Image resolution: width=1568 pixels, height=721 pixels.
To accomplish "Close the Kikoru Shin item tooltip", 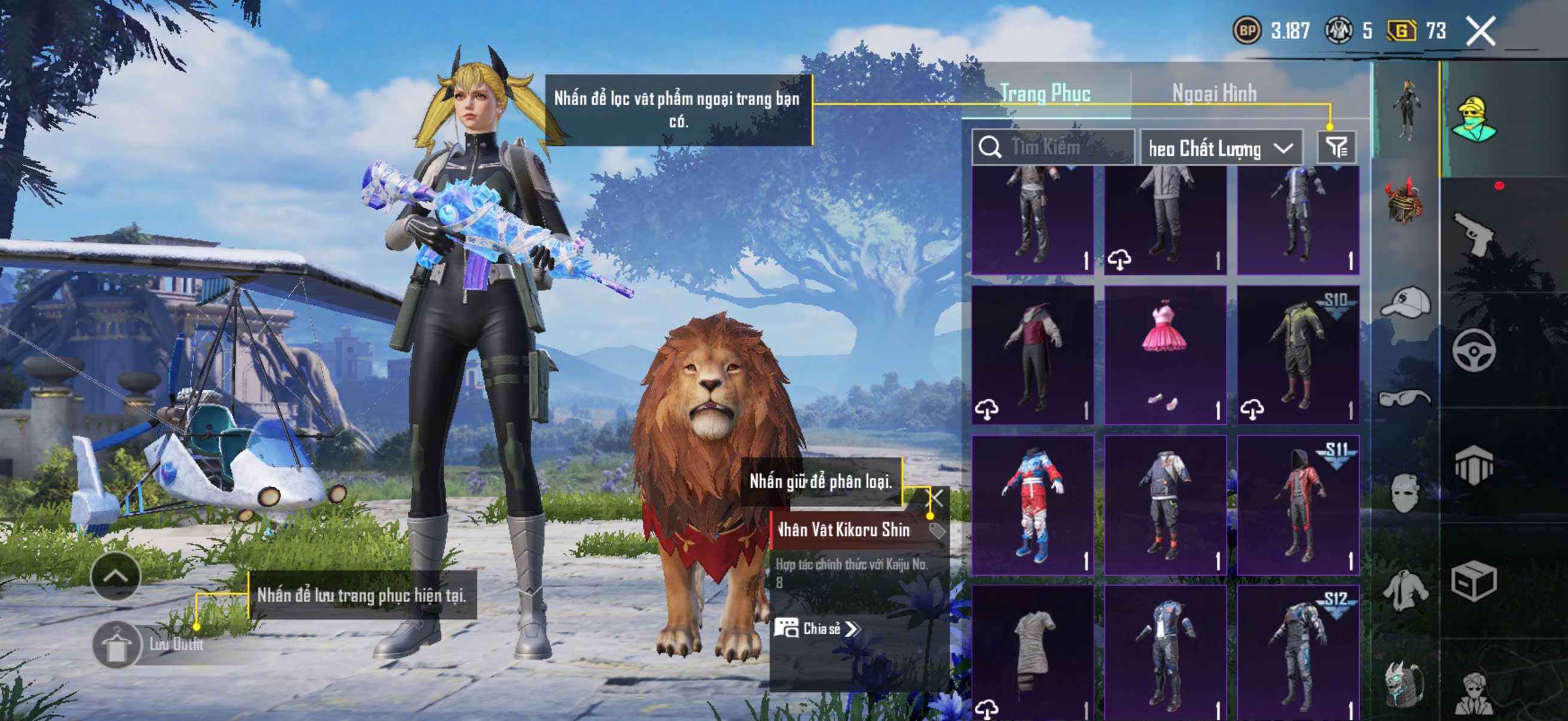I will coord(935,499).
